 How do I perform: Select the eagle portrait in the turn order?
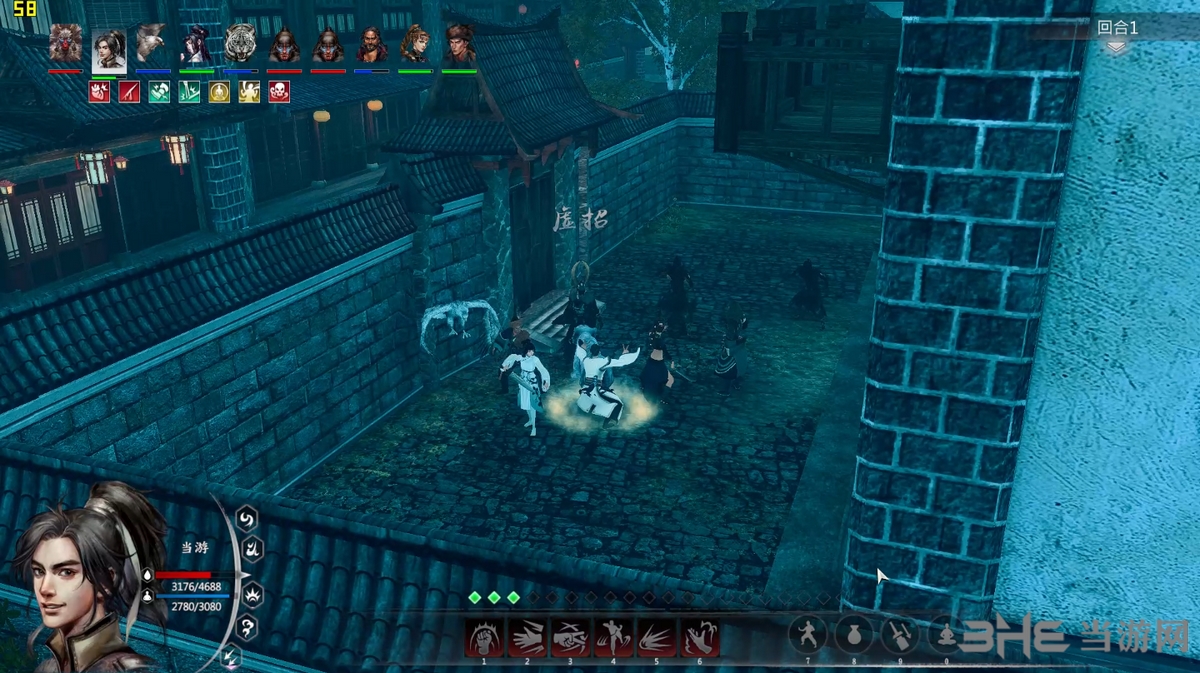[x=152, y=45]
